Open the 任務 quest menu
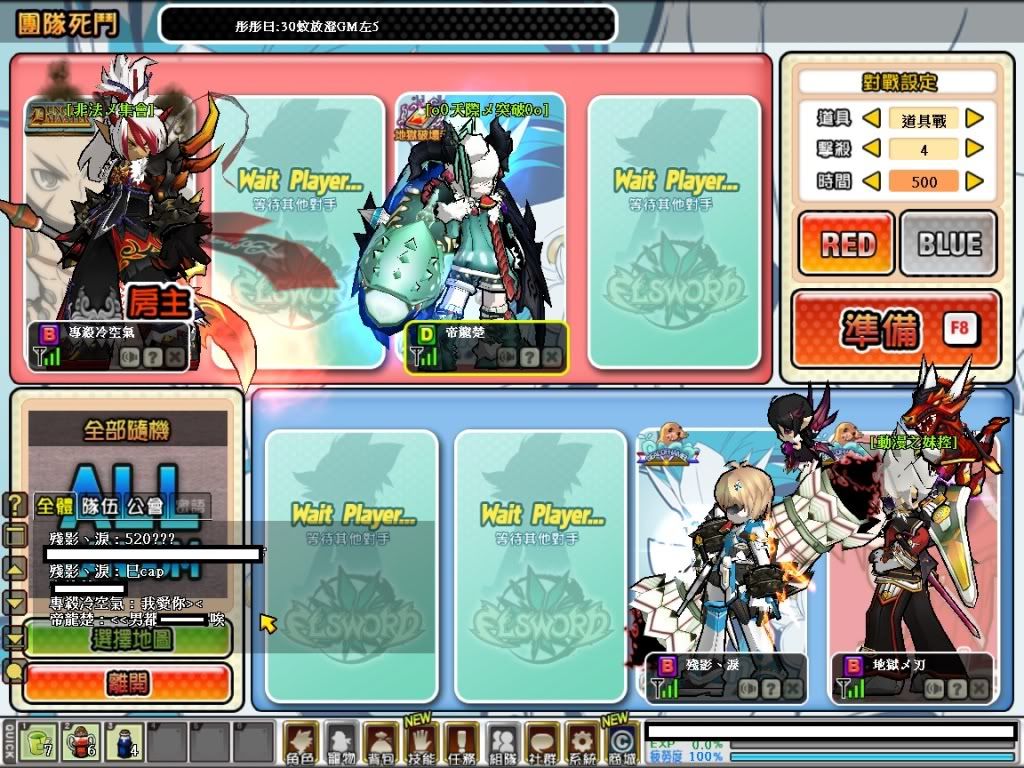Screen dimensions: 1024x768 [x=461, y=744]
